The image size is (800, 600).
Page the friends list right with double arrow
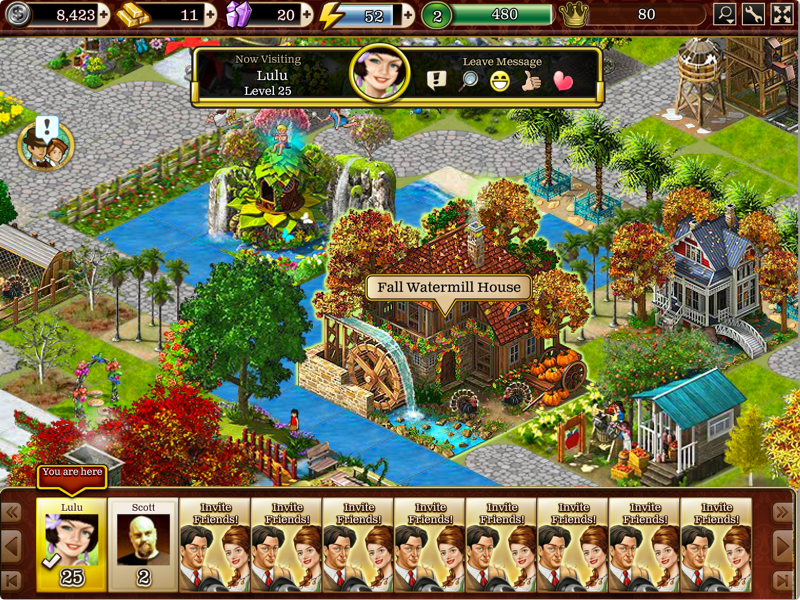(783, 513)
